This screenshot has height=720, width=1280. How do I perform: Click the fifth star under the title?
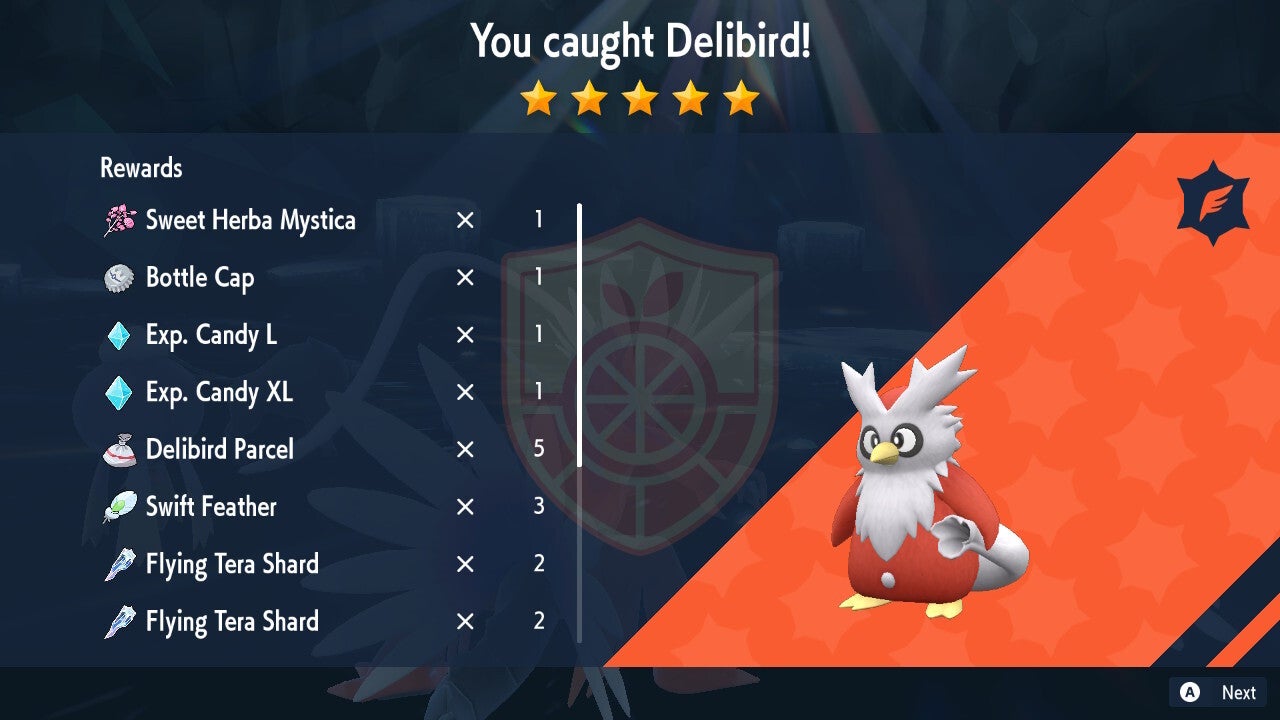(742, 99)
